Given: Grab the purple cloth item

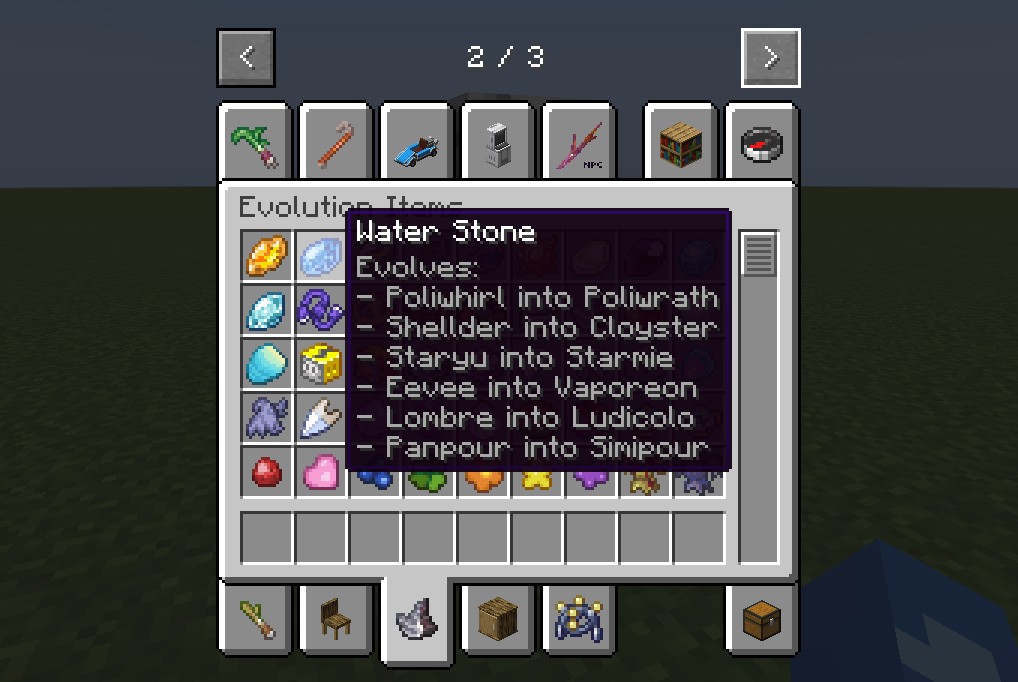Looking at the screenshot, I should [267, 418].
